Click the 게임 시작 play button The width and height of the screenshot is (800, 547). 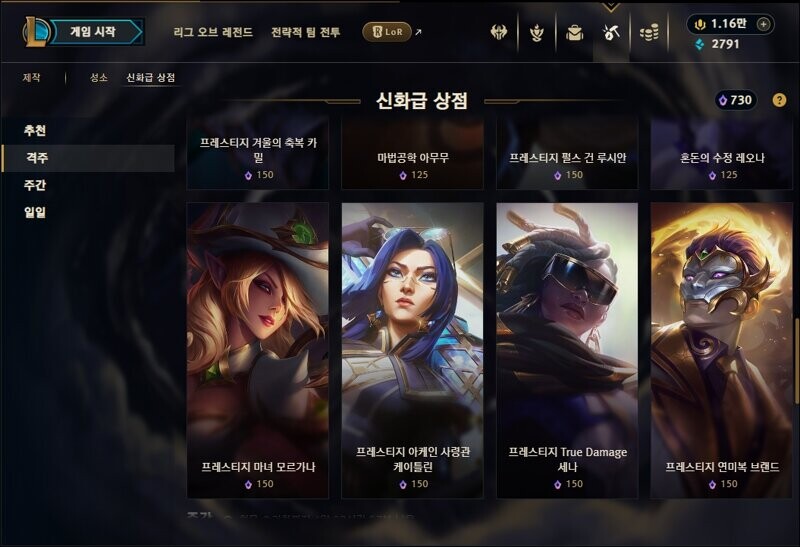pos(93,32)
